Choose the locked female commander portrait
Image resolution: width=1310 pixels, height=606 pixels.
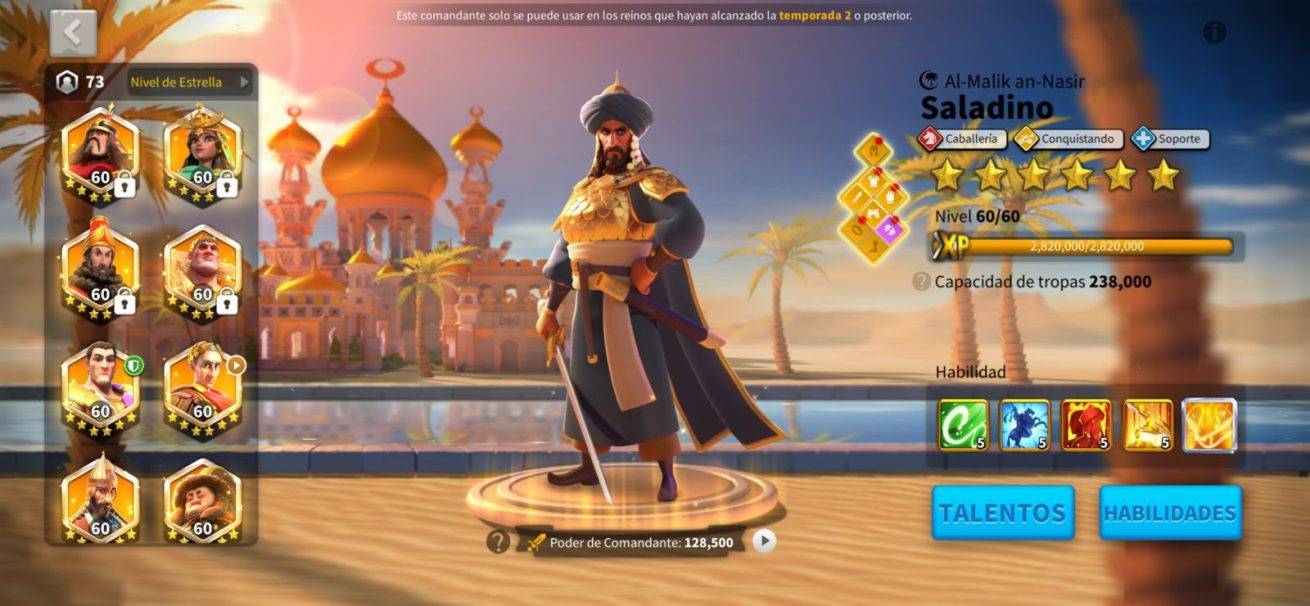203,155
